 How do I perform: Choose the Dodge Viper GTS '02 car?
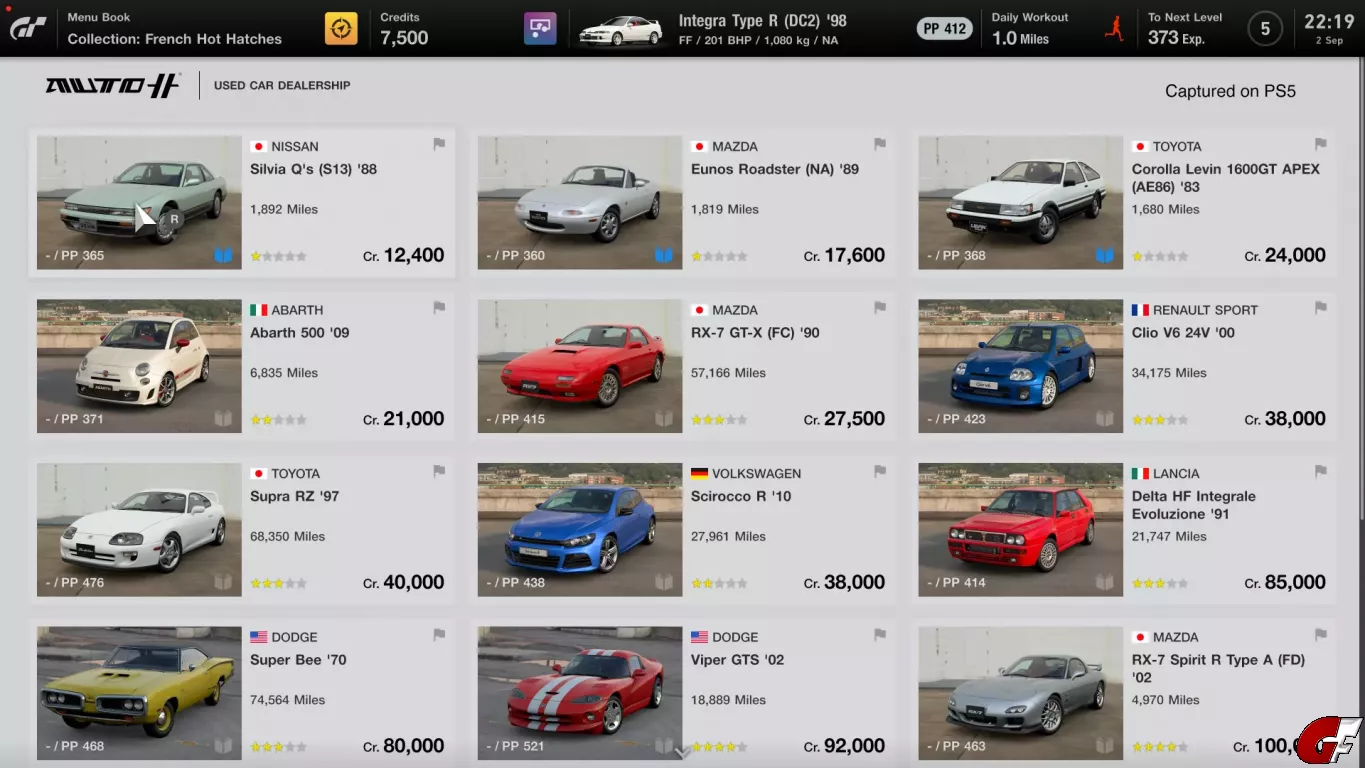pos(682,693)
